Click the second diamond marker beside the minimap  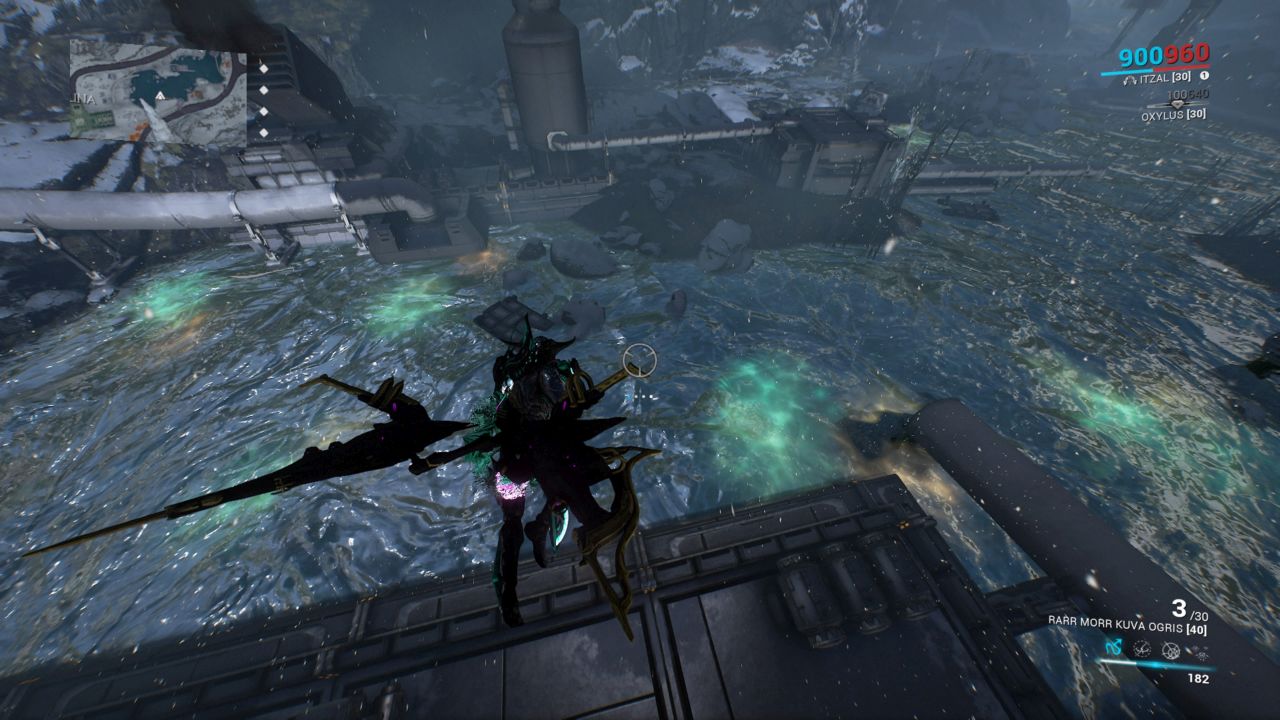264,91
